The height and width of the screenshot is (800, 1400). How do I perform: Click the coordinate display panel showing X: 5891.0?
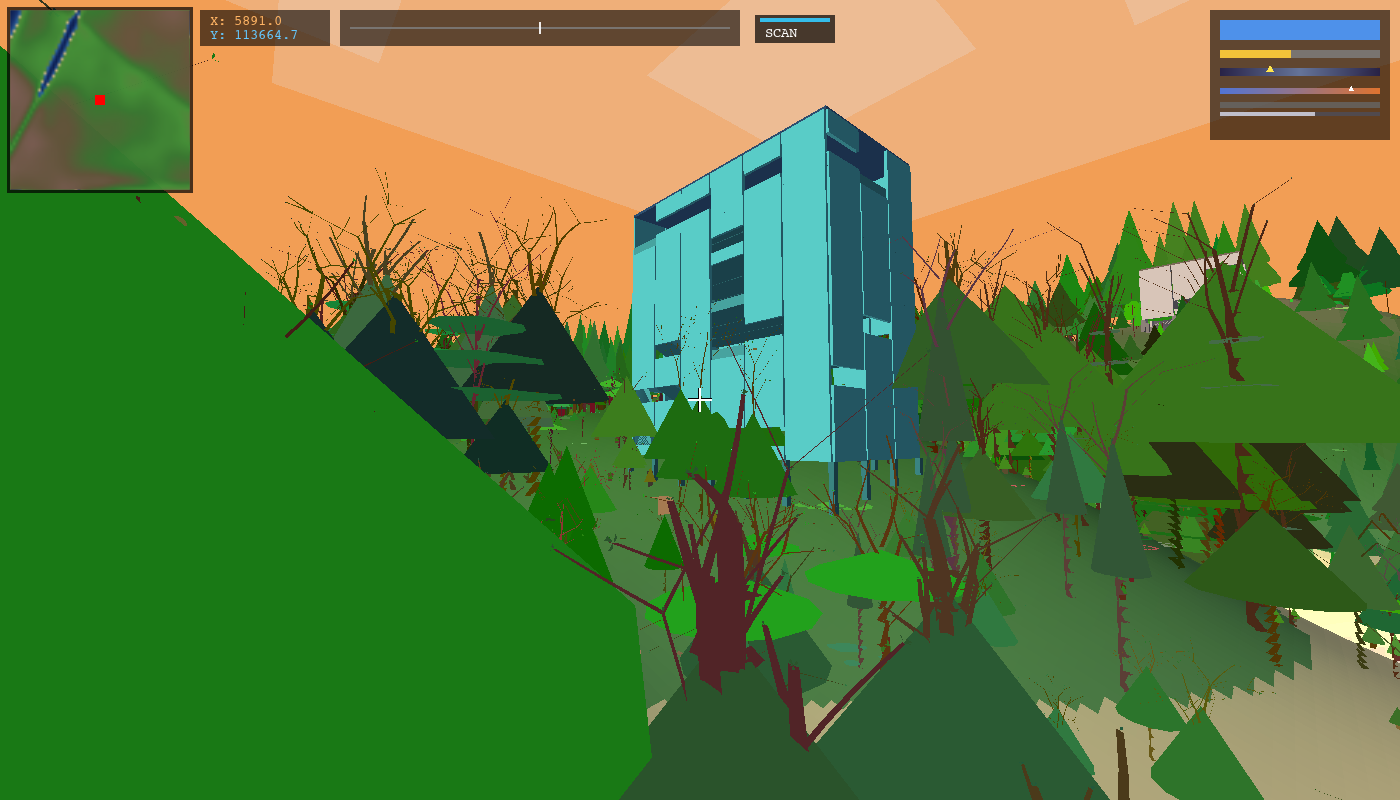265,28
